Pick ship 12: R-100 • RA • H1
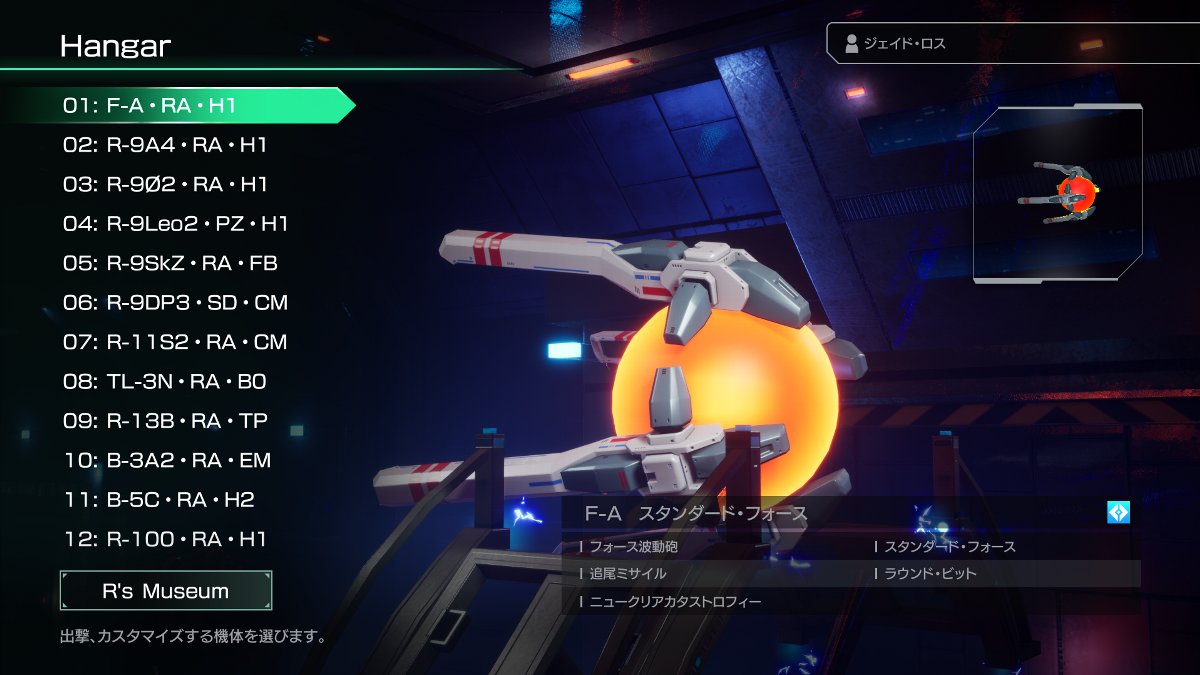Screen dimensions: 1200x675 point(165,540)
